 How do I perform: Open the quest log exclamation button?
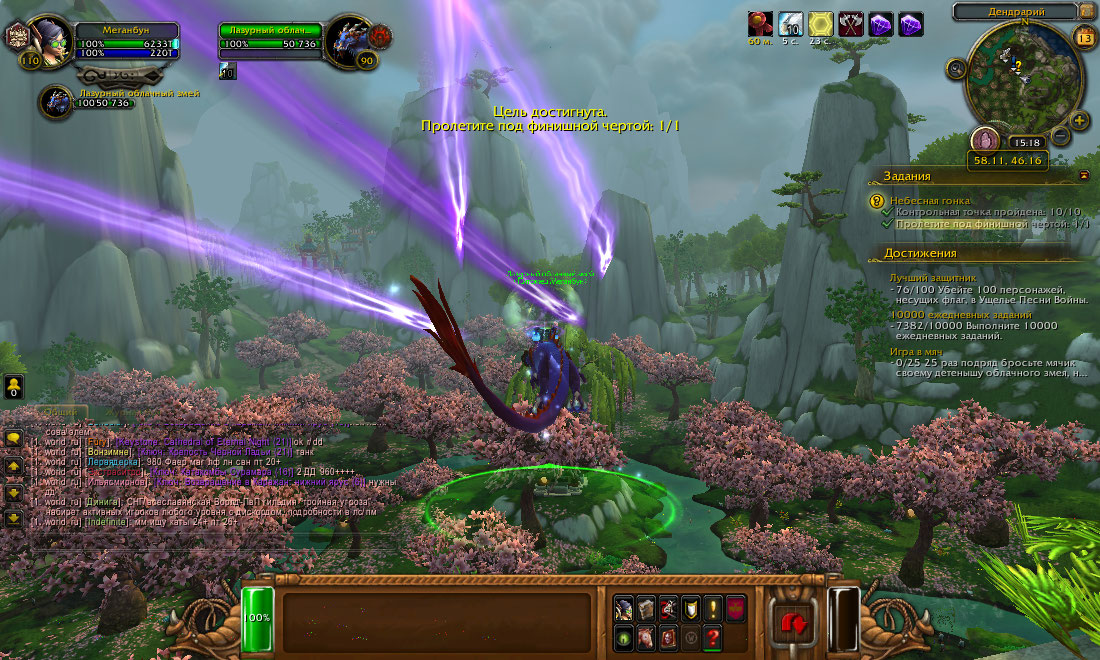(x=711, y=607)
